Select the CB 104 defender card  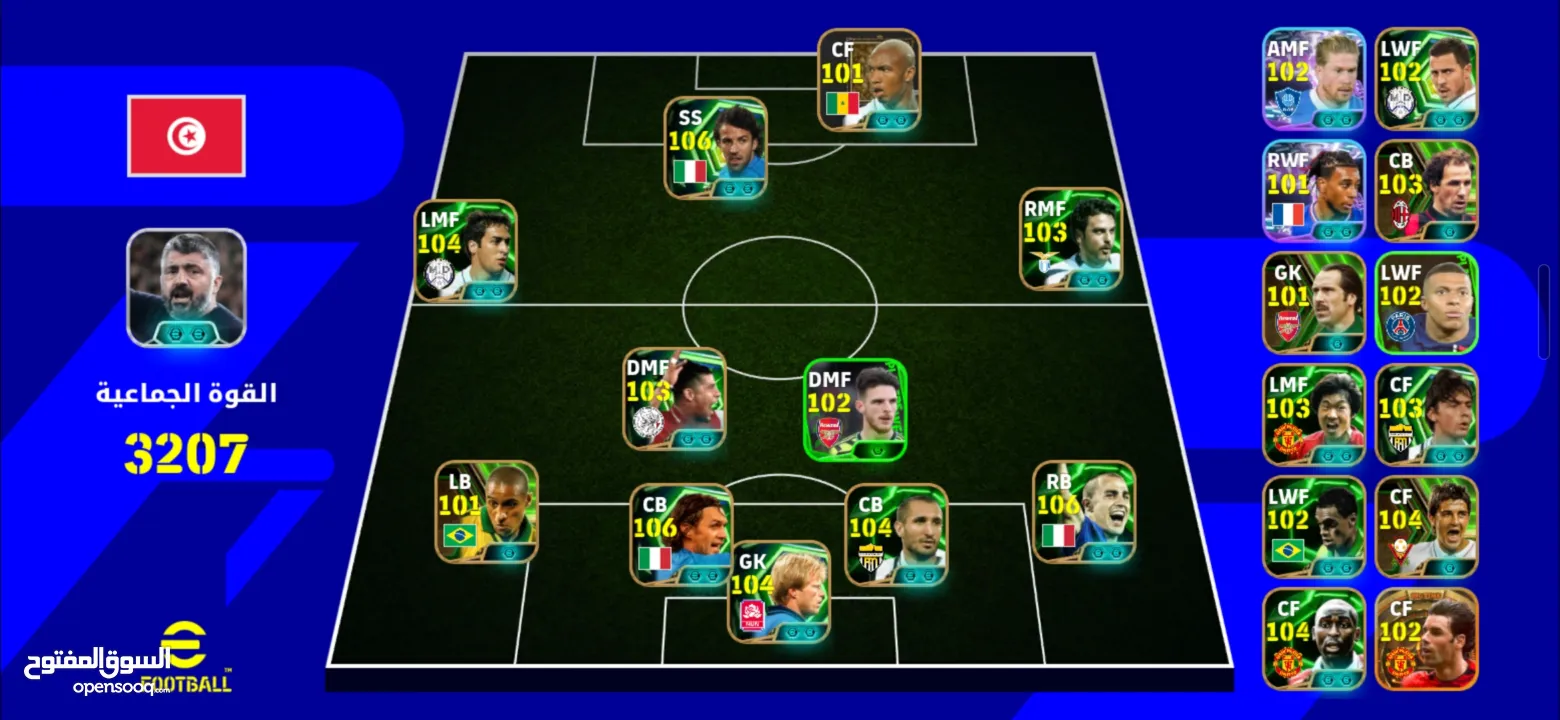(x=895, y=534)
